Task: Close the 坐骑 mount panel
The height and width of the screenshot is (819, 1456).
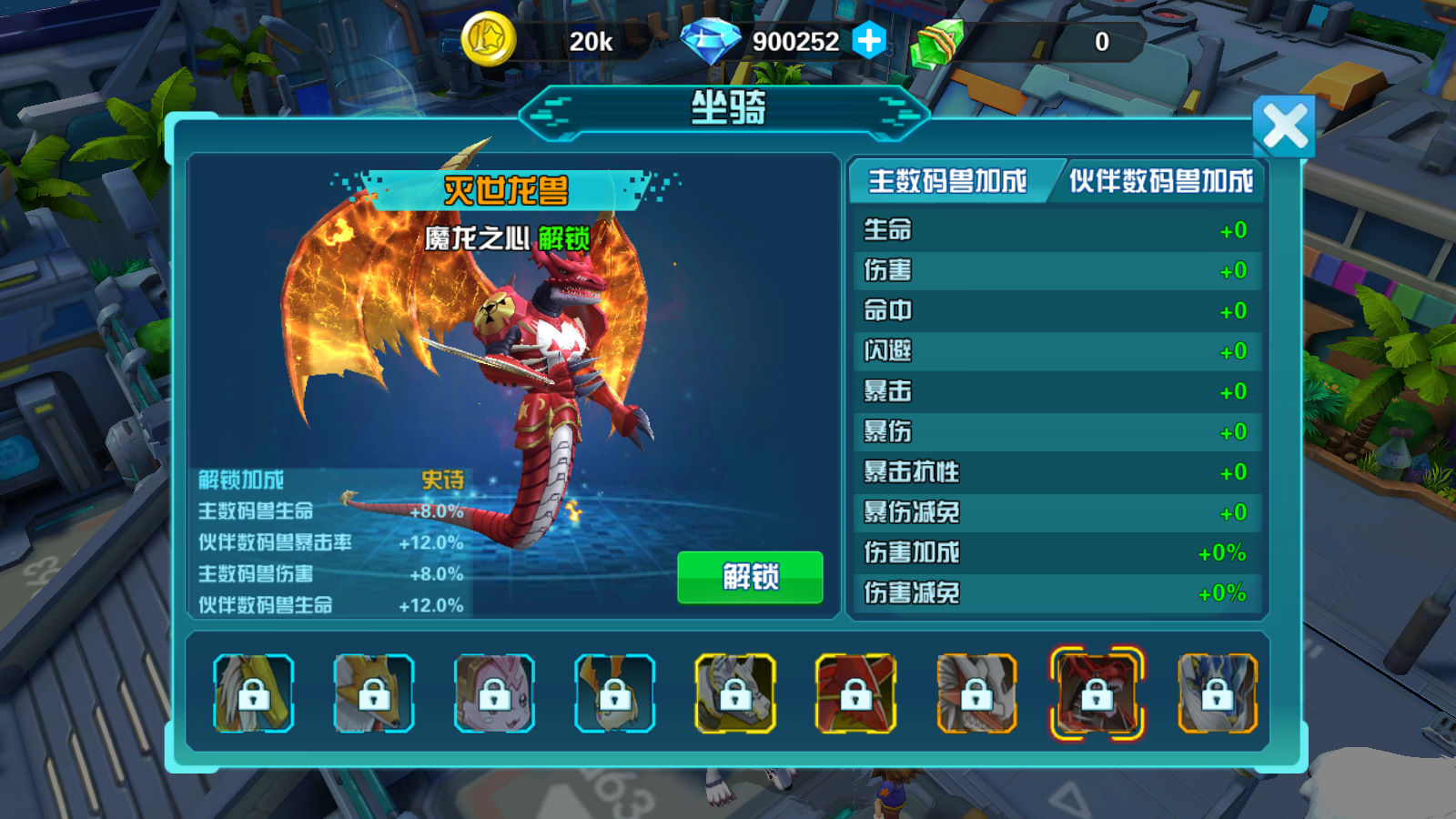Action: [1283, 126]
